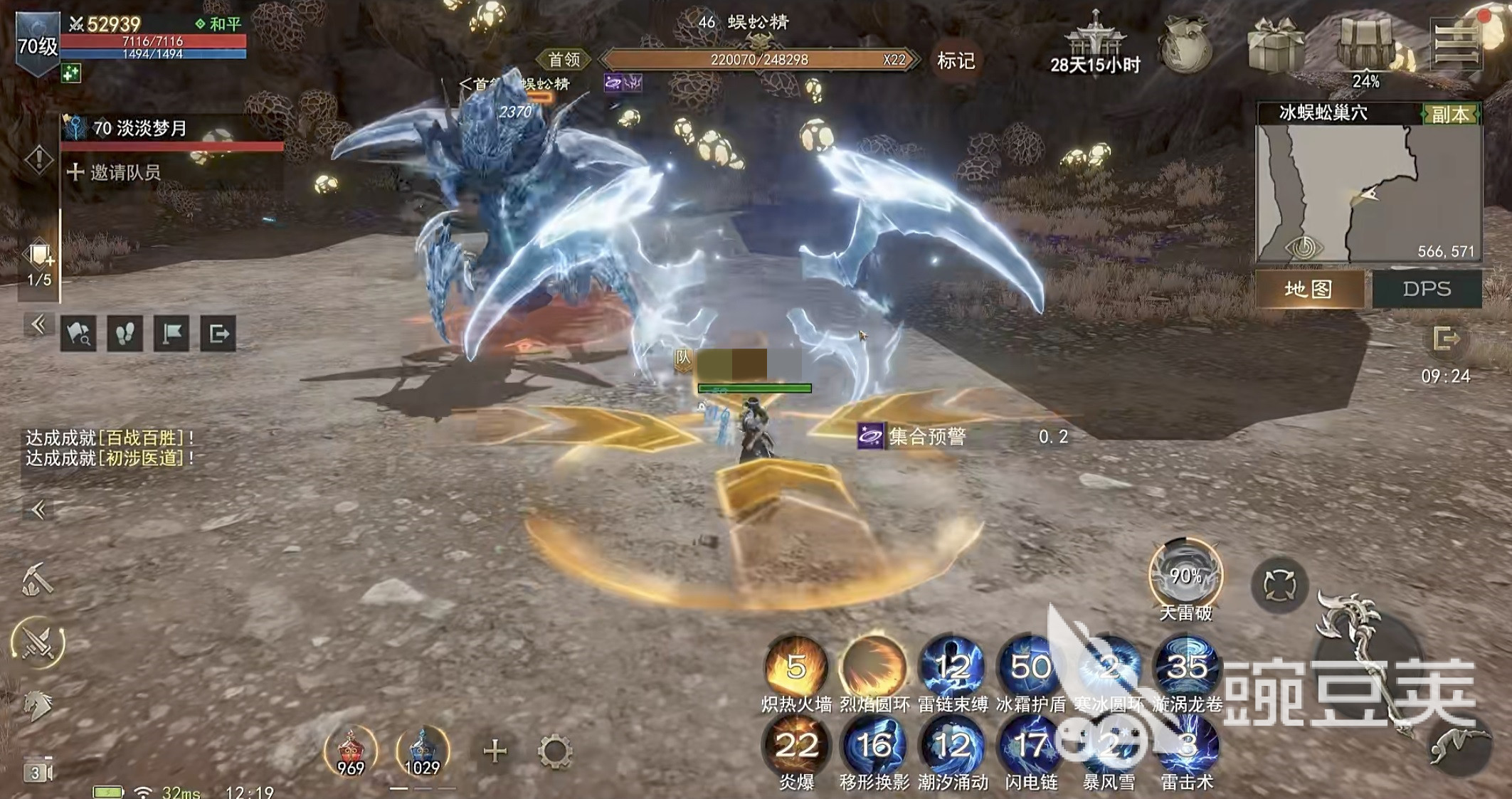The image size is (1512, 799).
Task: Open the gear settings next to potions
Action: pyautogui.click(x=554, y=751)
